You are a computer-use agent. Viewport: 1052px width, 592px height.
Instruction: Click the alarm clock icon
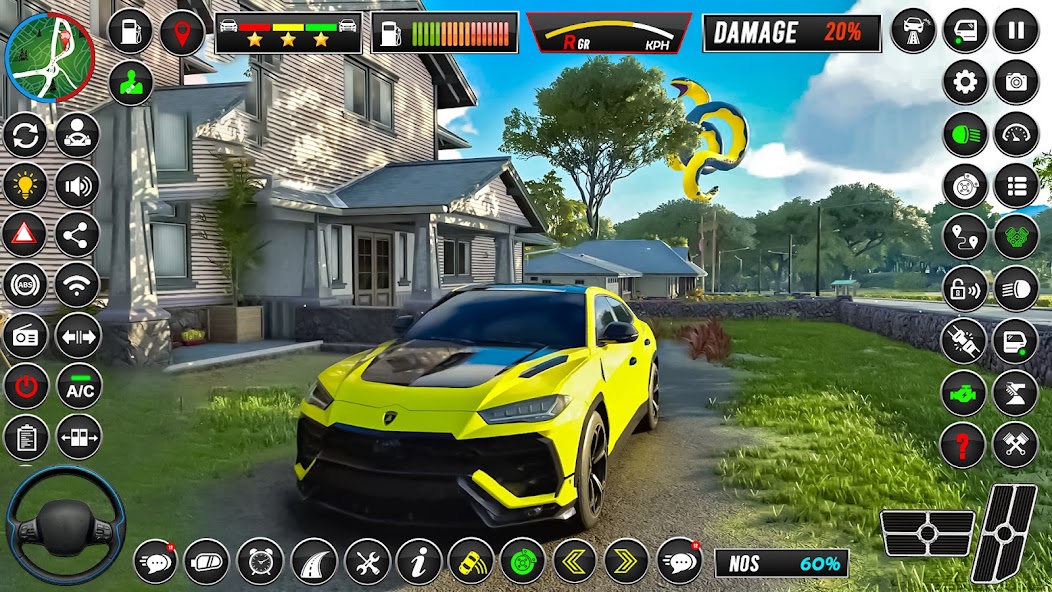tap(260, 561)
